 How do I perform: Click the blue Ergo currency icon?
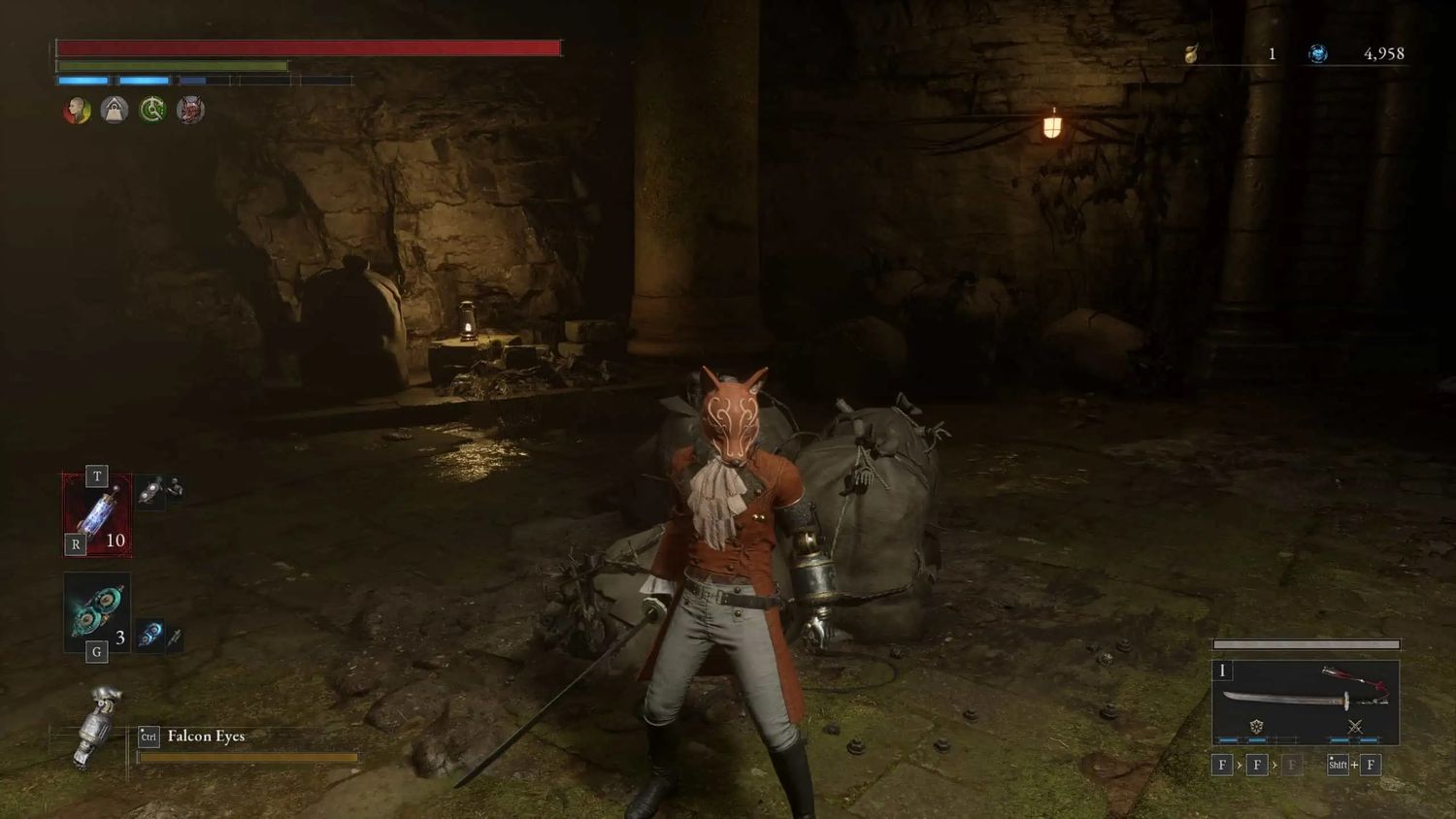click(1317, 53)
